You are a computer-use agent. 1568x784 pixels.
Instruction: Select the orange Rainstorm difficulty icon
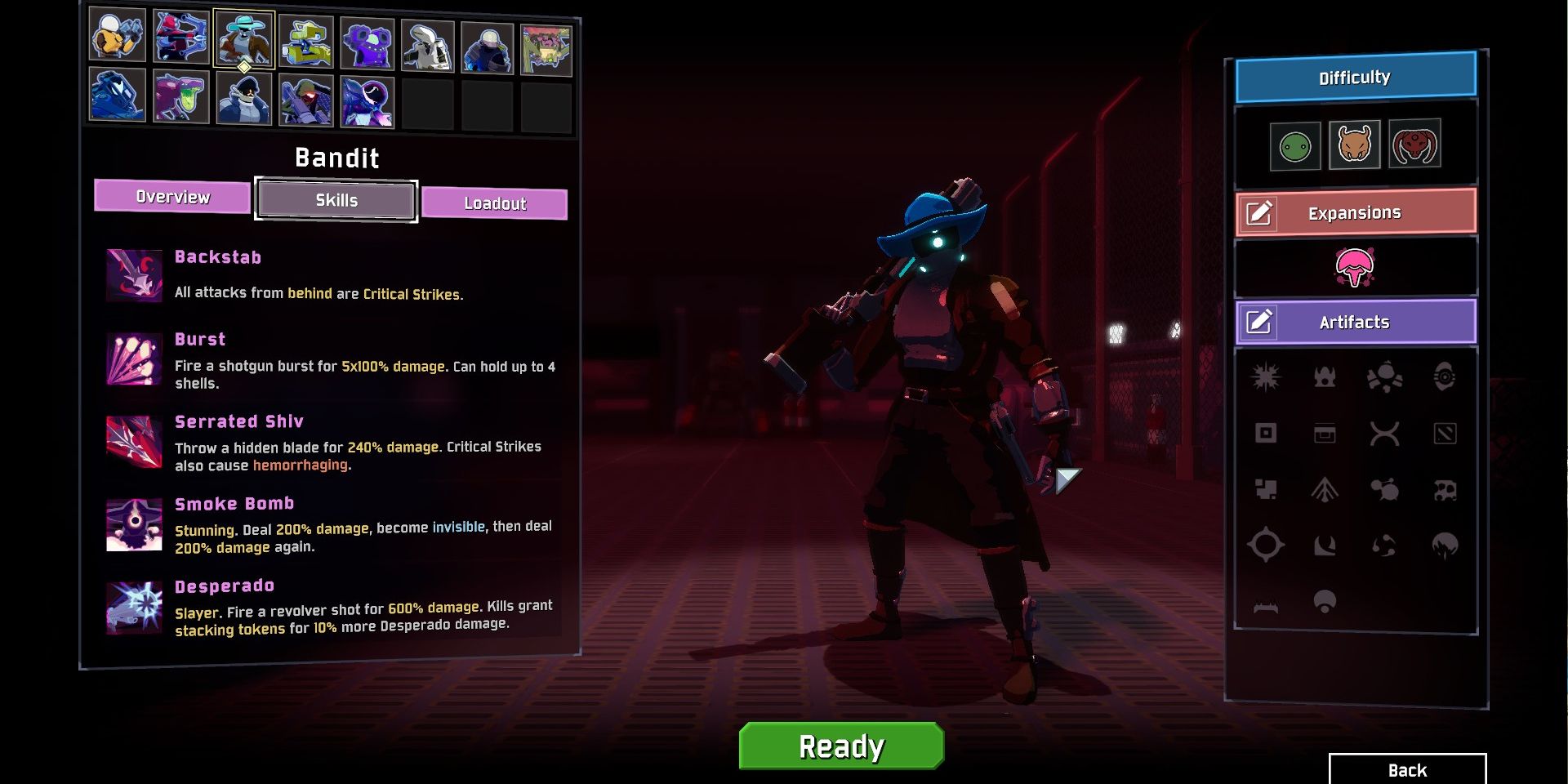tap(1354, 145)
